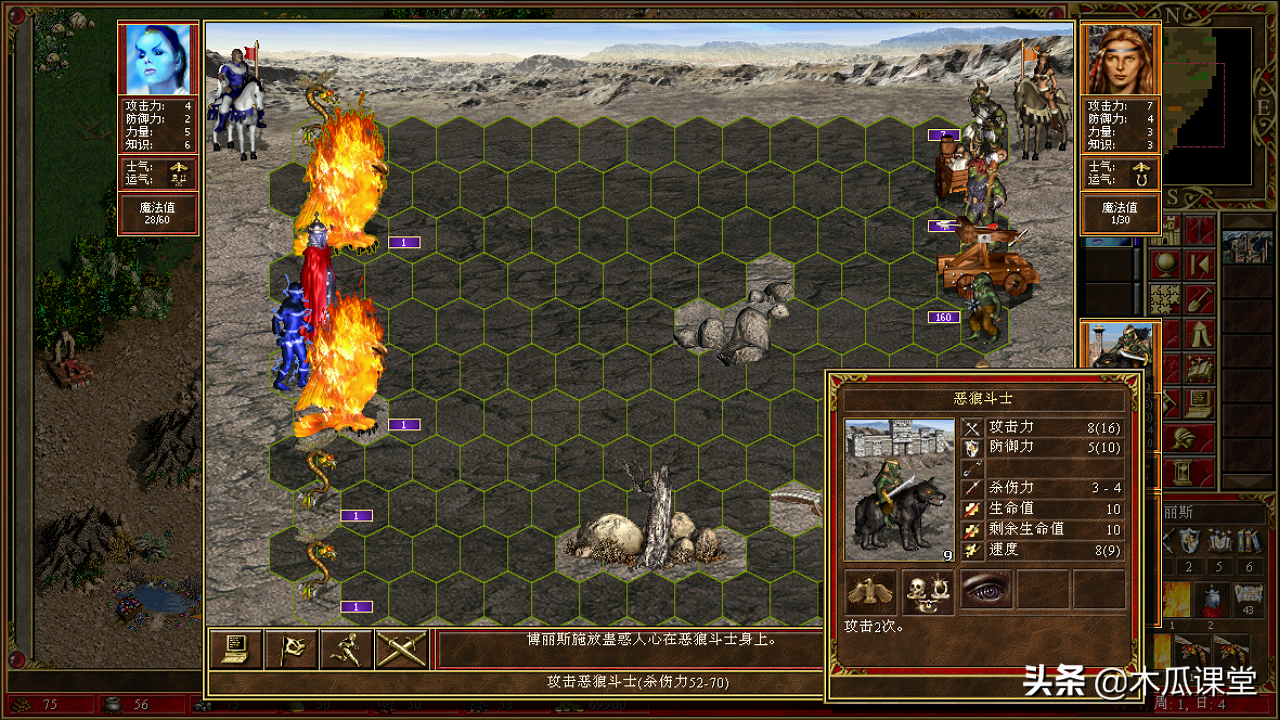Viewport: 1280px width, 720px height.
Task: Click the hourglass end turn button
Action: [1182, 471]
